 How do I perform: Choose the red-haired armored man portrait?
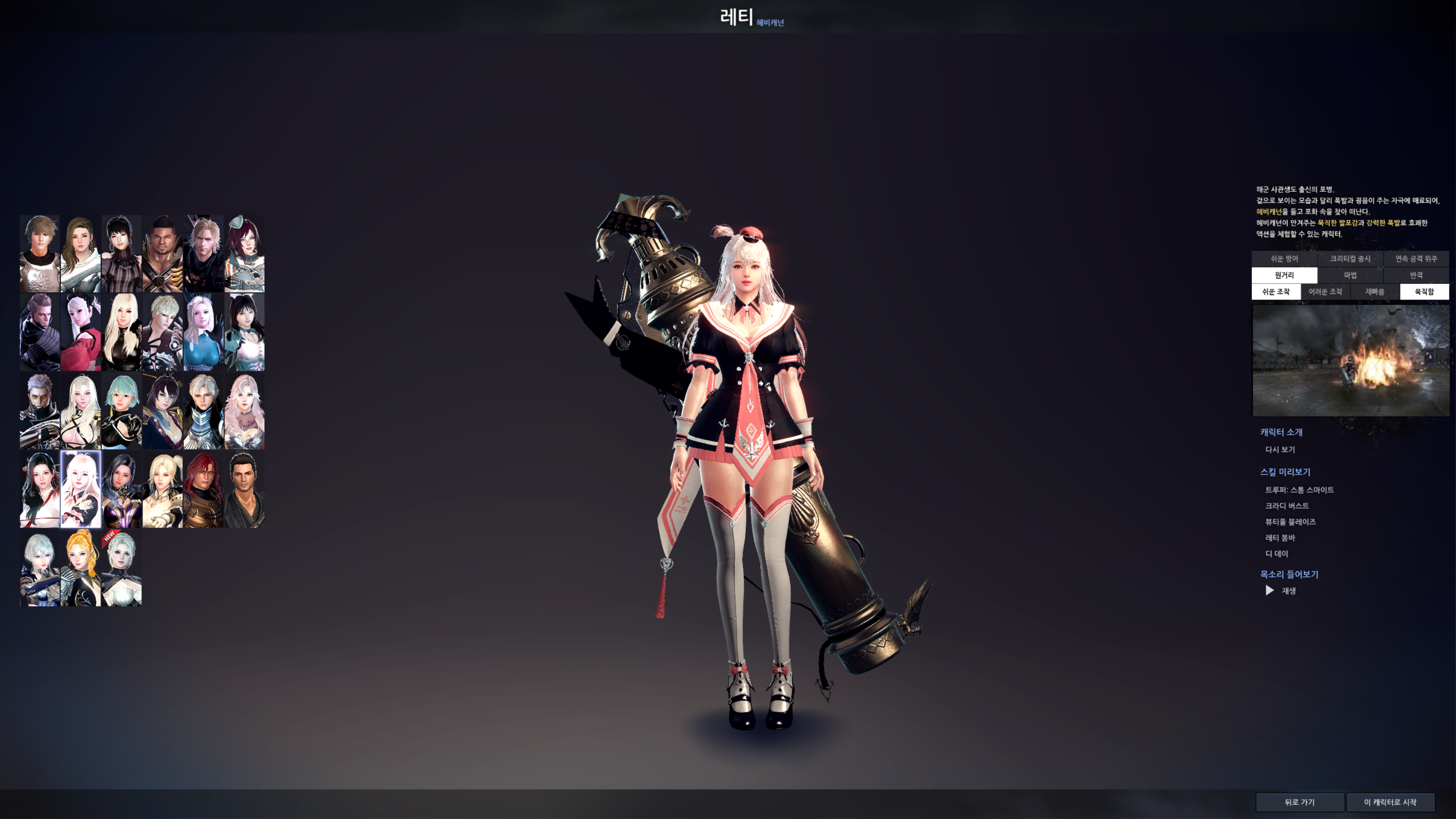tap(203, 490)
